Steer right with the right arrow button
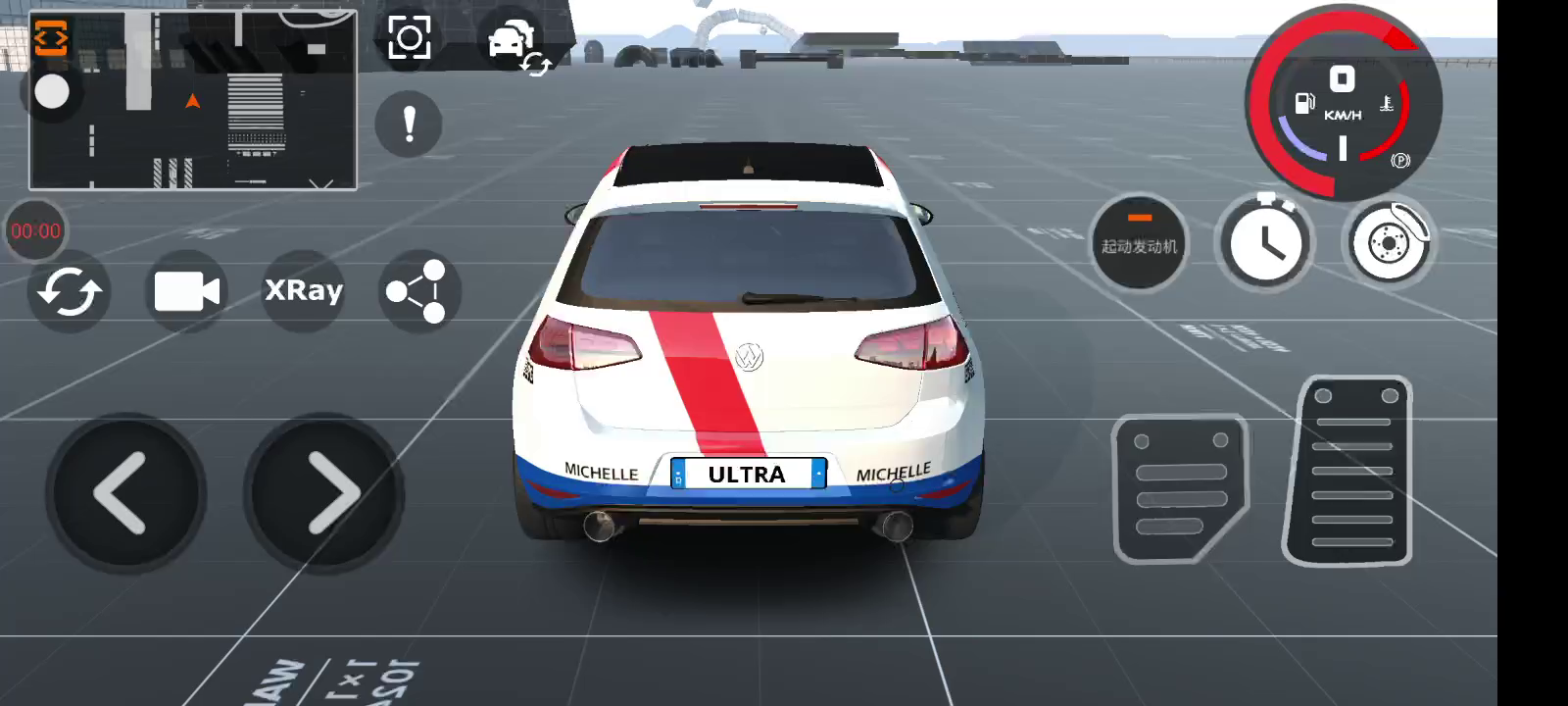The image size is (1568, 706). coord(324,493)
